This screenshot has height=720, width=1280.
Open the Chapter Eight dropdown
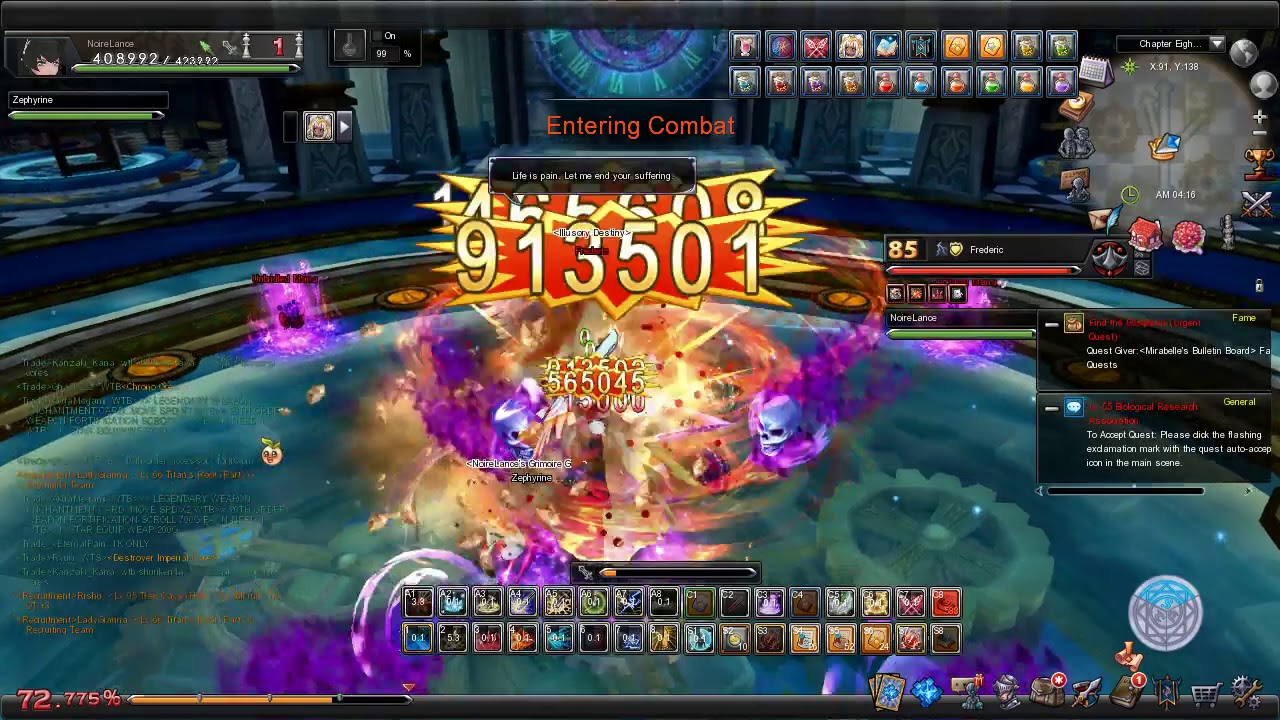coord(1218,44)
